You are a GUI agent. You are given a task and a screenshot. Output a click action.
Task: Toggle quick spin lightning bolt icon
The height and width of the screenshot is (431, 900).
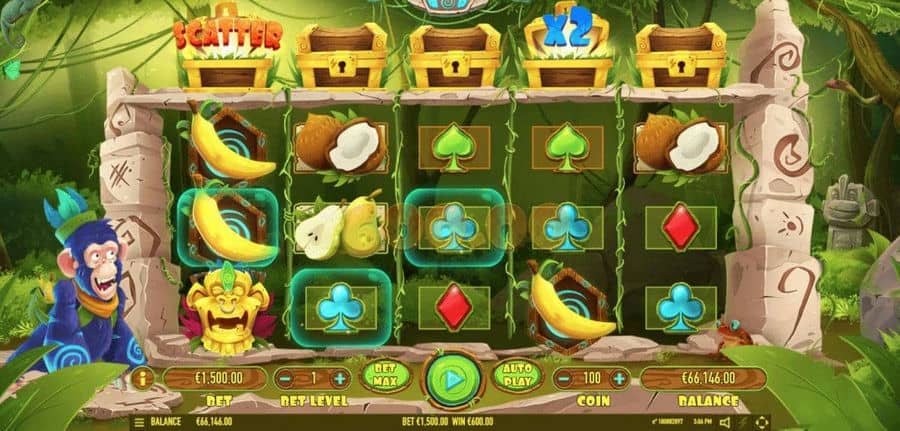click(x=743, y=422)
